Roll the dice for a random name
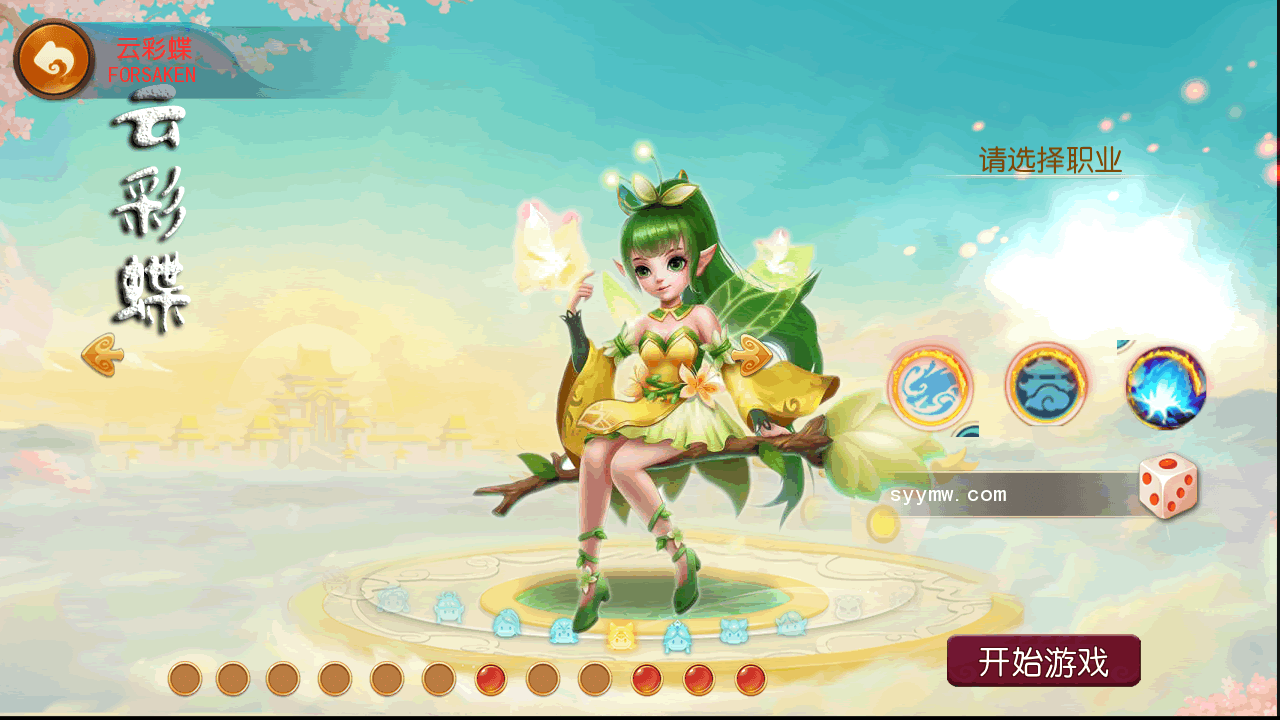Viewport: 1280px width, 720px height. (1168, 487)
